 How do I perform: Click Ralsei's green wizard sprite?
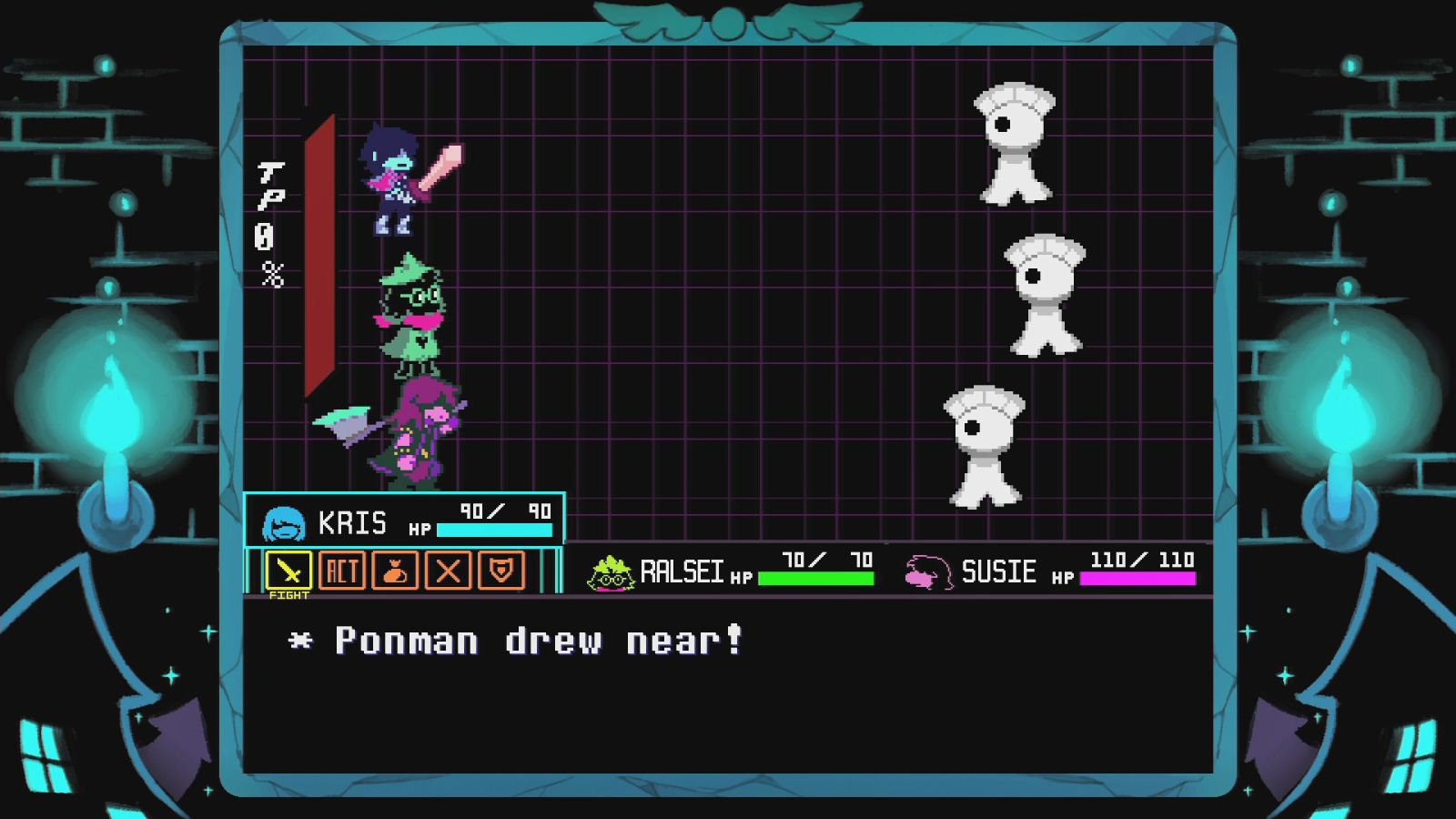tap(414, 314)
